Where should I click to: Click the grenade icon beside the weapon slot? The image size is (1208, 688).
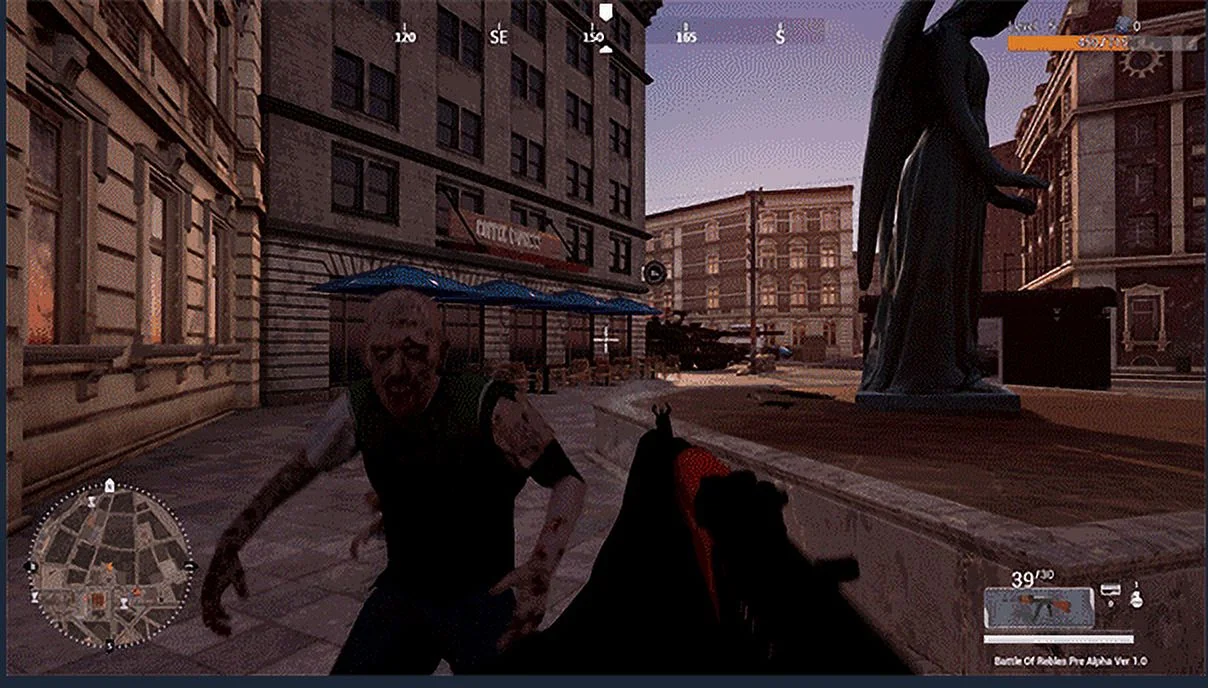click(x=1136, y=599)
